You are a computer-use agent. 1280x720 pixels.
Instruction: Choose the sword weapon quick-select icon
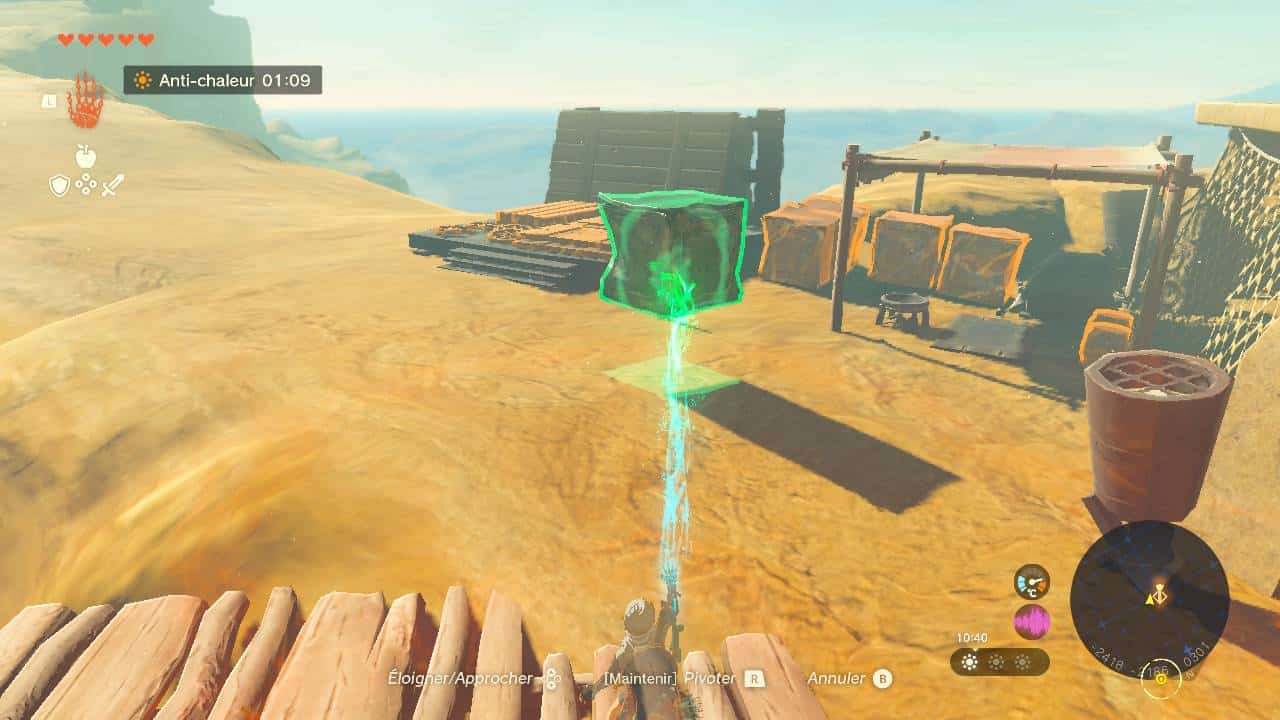pos(112,185)
